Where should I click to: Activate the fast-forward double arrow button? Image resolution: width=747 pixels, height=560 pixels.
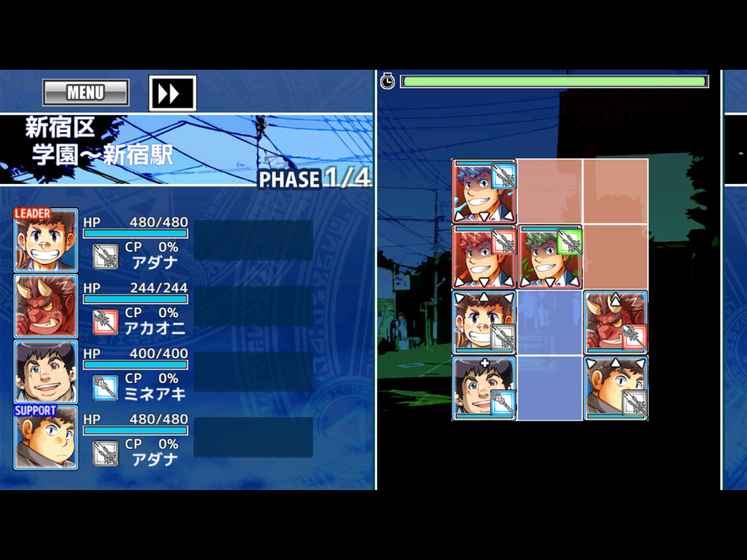click(x=171, y=93)
